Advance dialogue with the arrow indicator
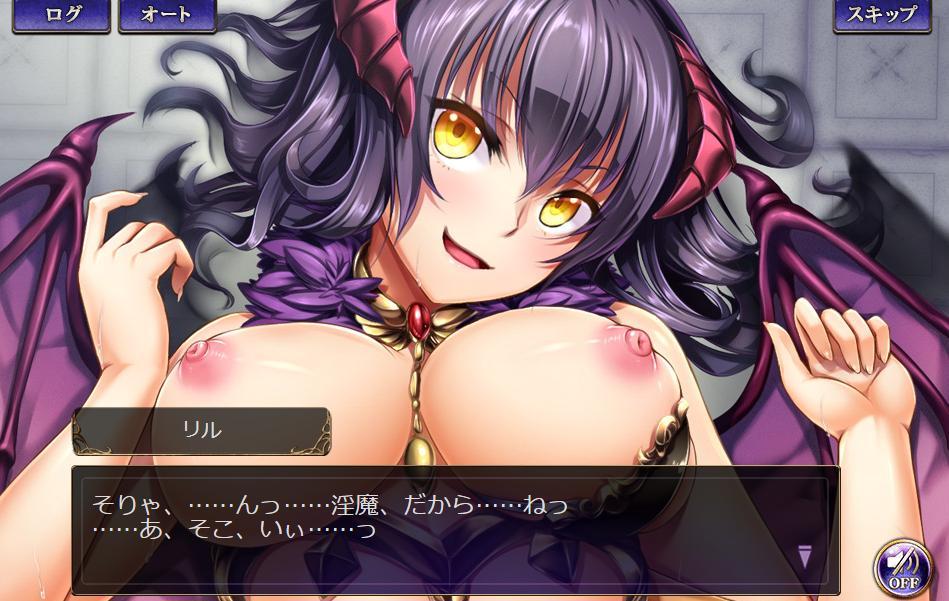 (x=806, y=556)
